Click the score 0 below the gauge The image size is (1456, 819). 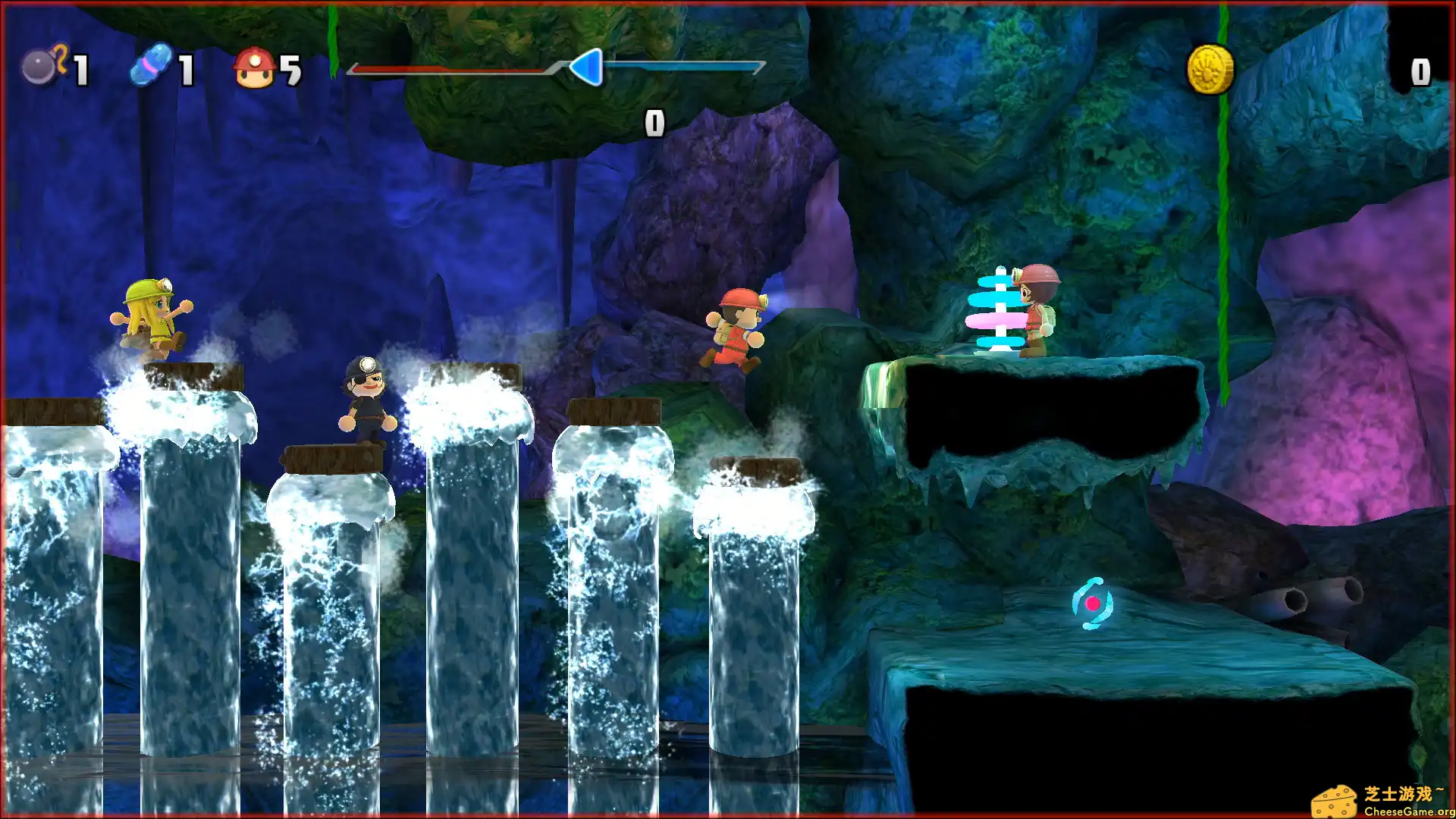[x=654, y=121]
